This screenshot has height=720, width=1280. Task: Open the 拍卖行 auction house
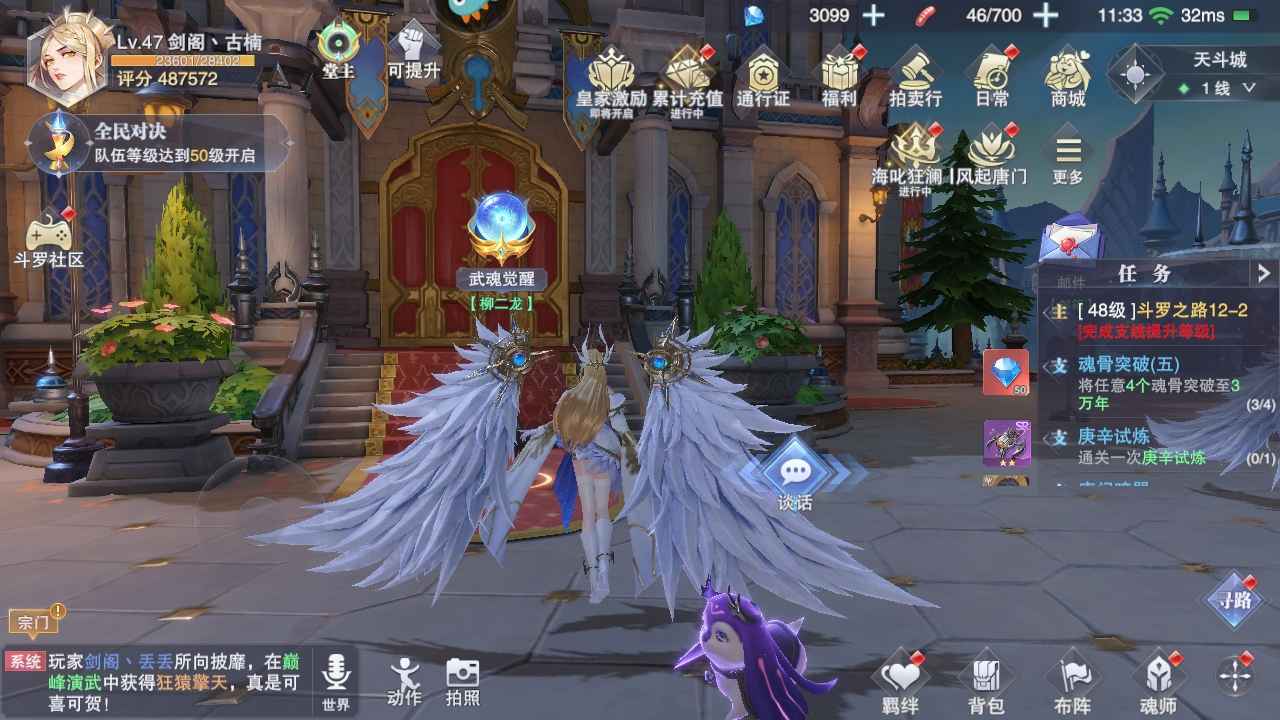(915, 76)
